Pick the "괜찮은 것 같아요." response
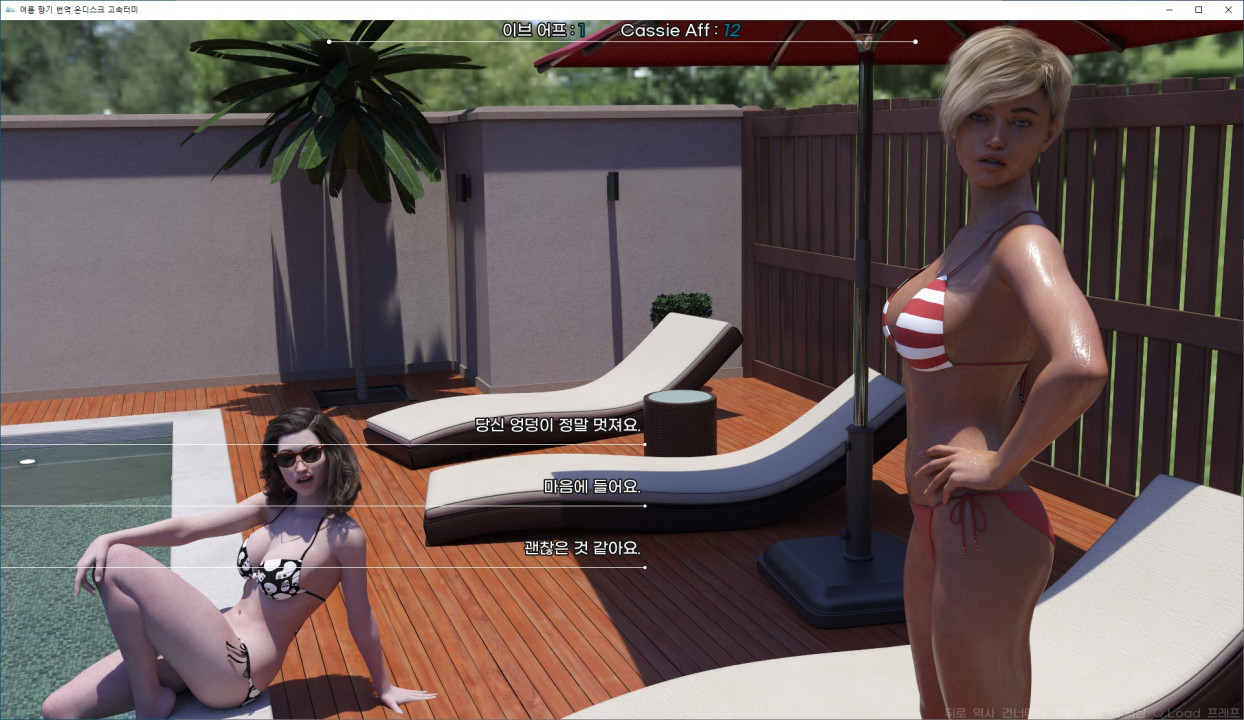This screenshot has height=720, width=1244. pos(581,548)
